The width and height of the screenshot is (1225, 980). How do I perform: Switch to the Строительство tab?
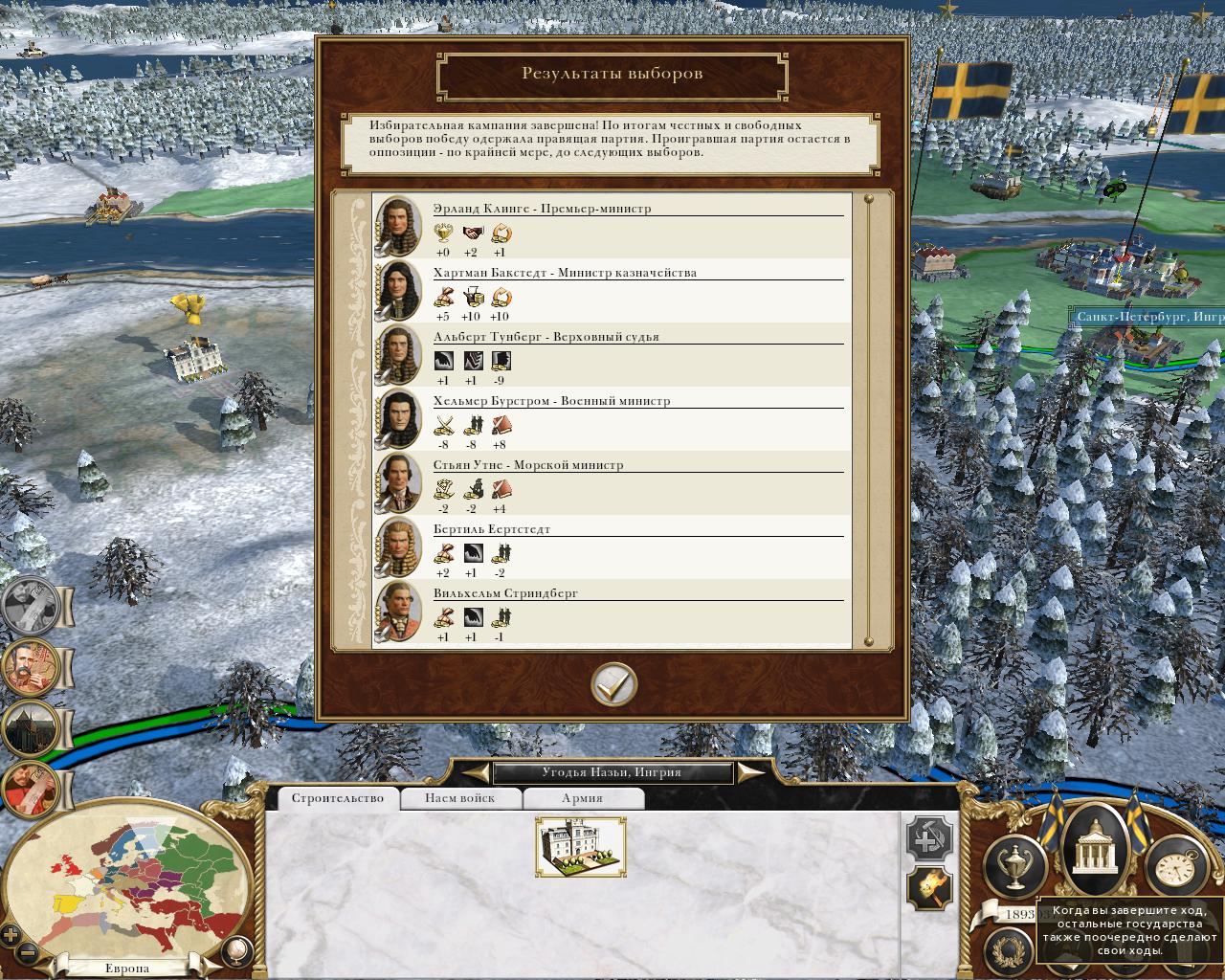pos(337,798)
